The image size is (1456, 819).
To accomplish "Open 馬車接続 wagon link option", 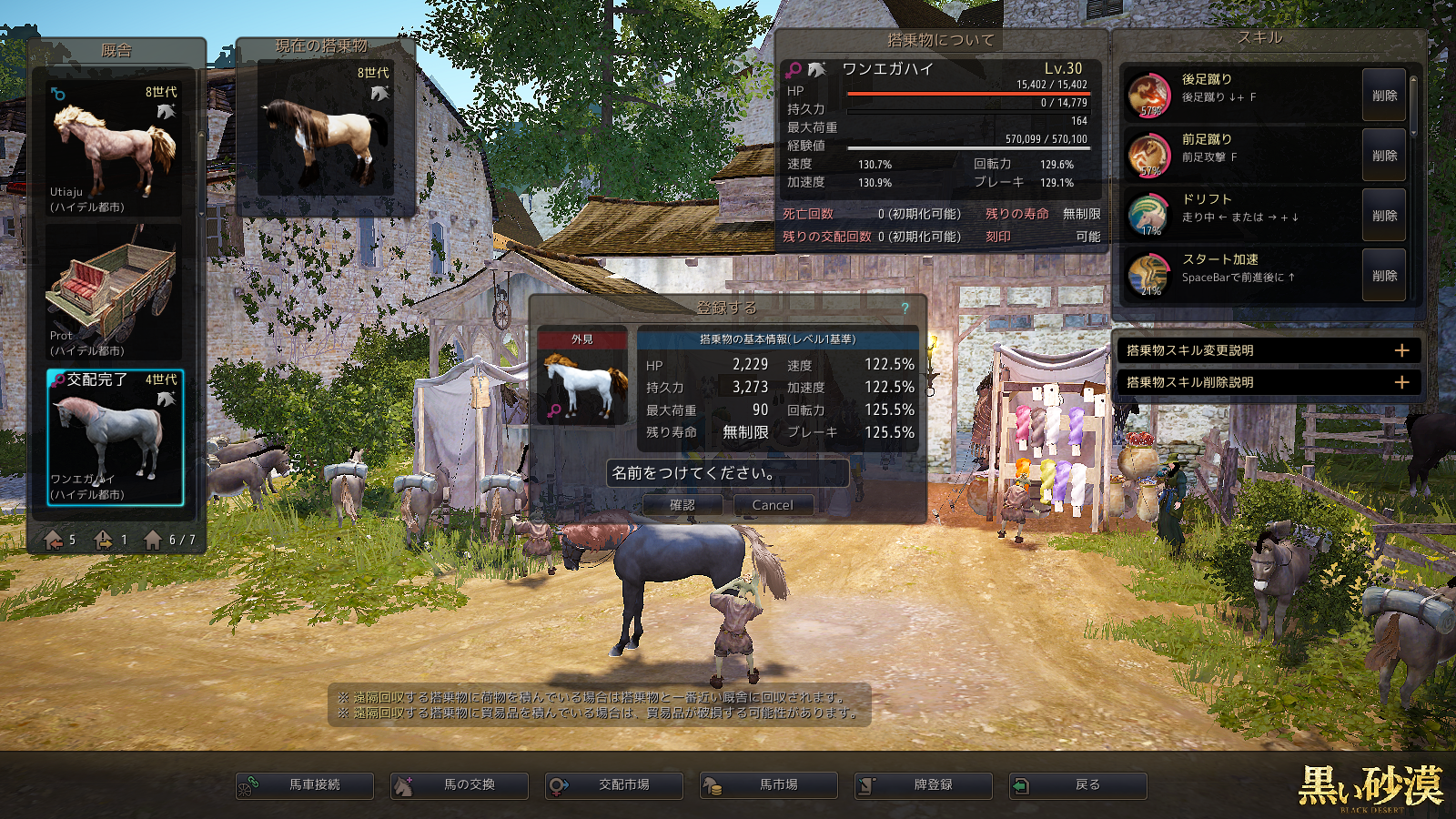I will coord(305,784).
